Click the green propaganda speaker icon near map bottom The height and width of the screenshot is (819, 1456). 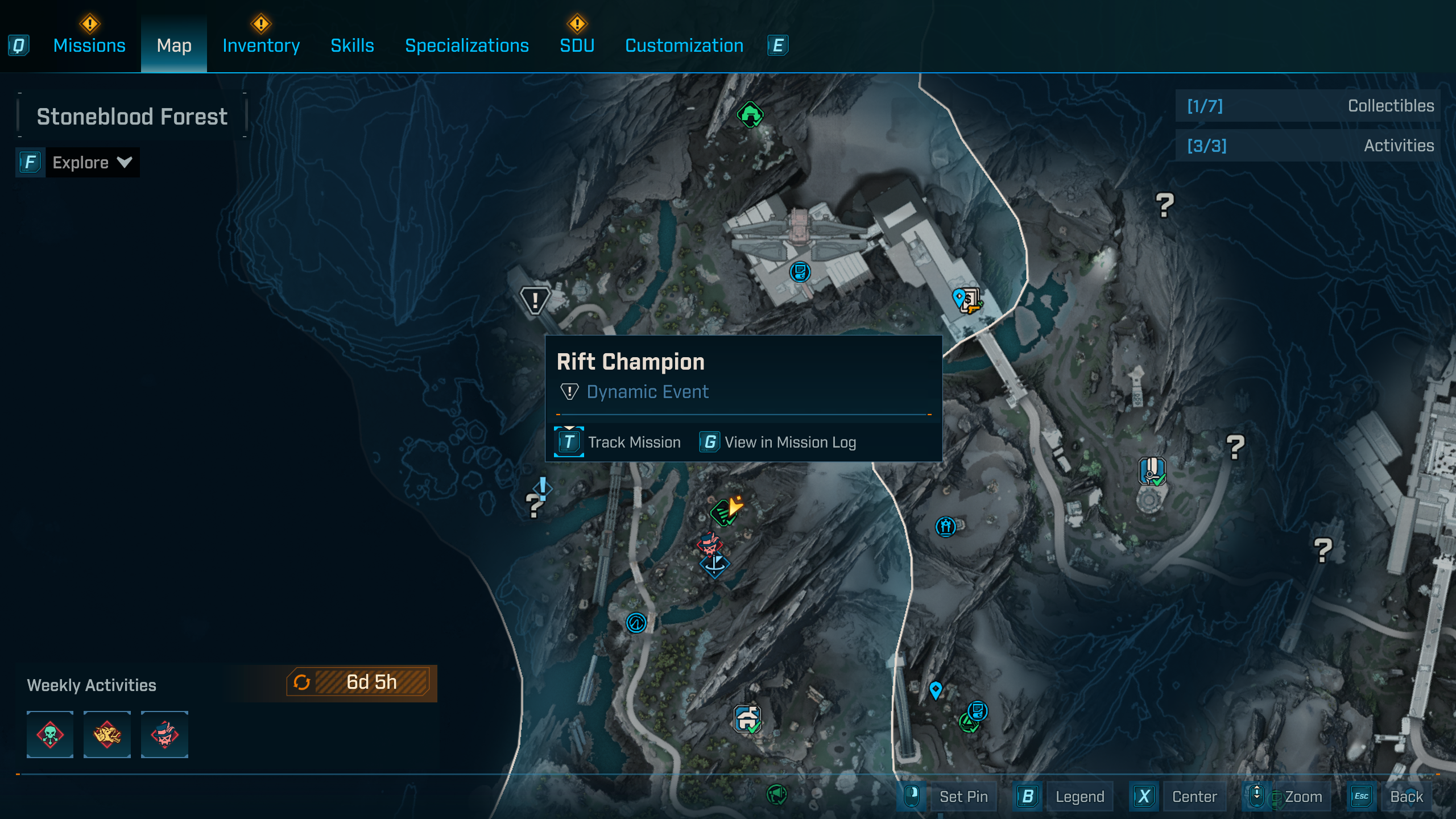coord(777,795)
